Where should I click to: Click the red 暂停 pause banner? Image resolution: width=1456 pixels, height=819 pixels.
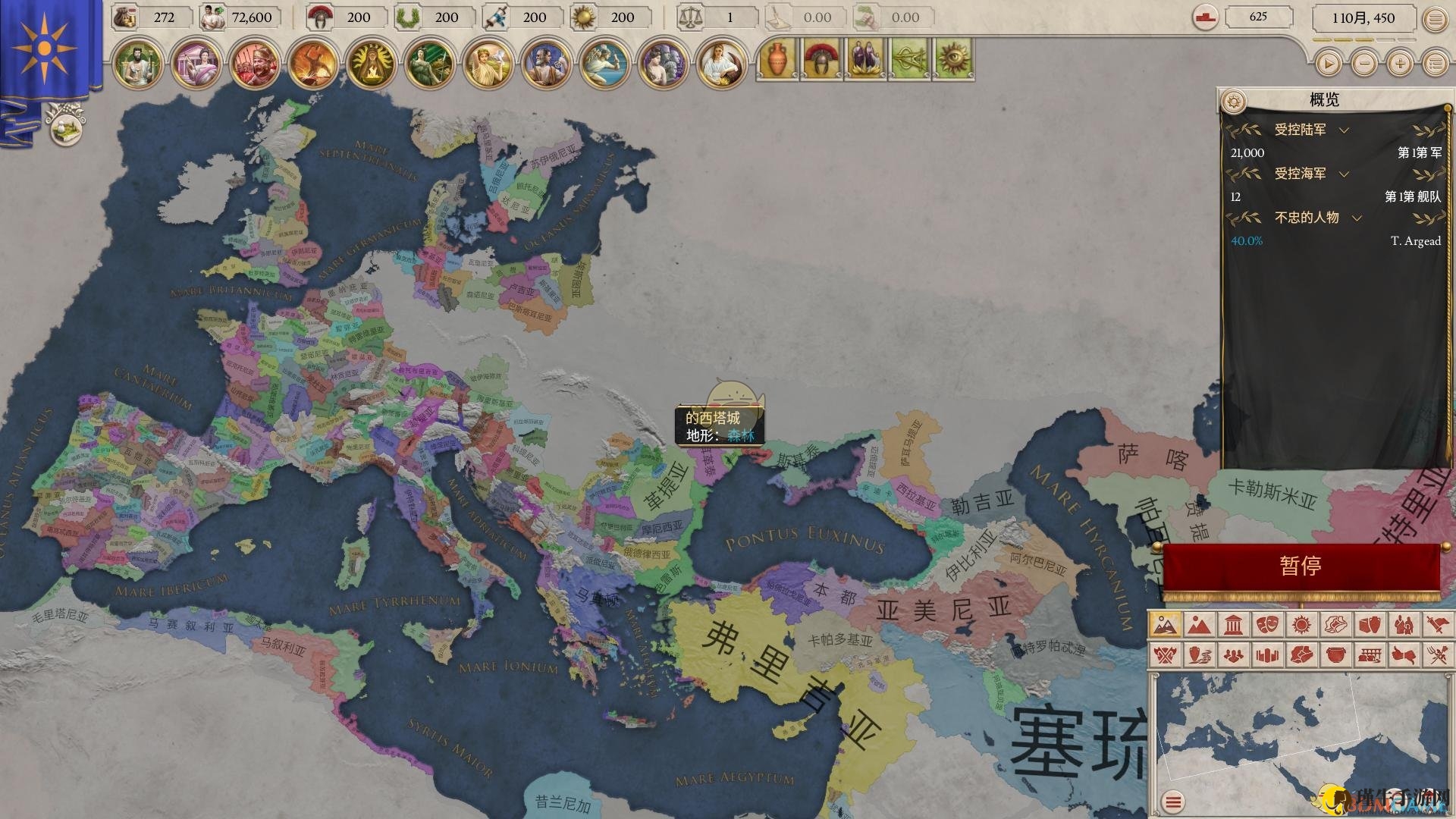(x=1301, y=566)
